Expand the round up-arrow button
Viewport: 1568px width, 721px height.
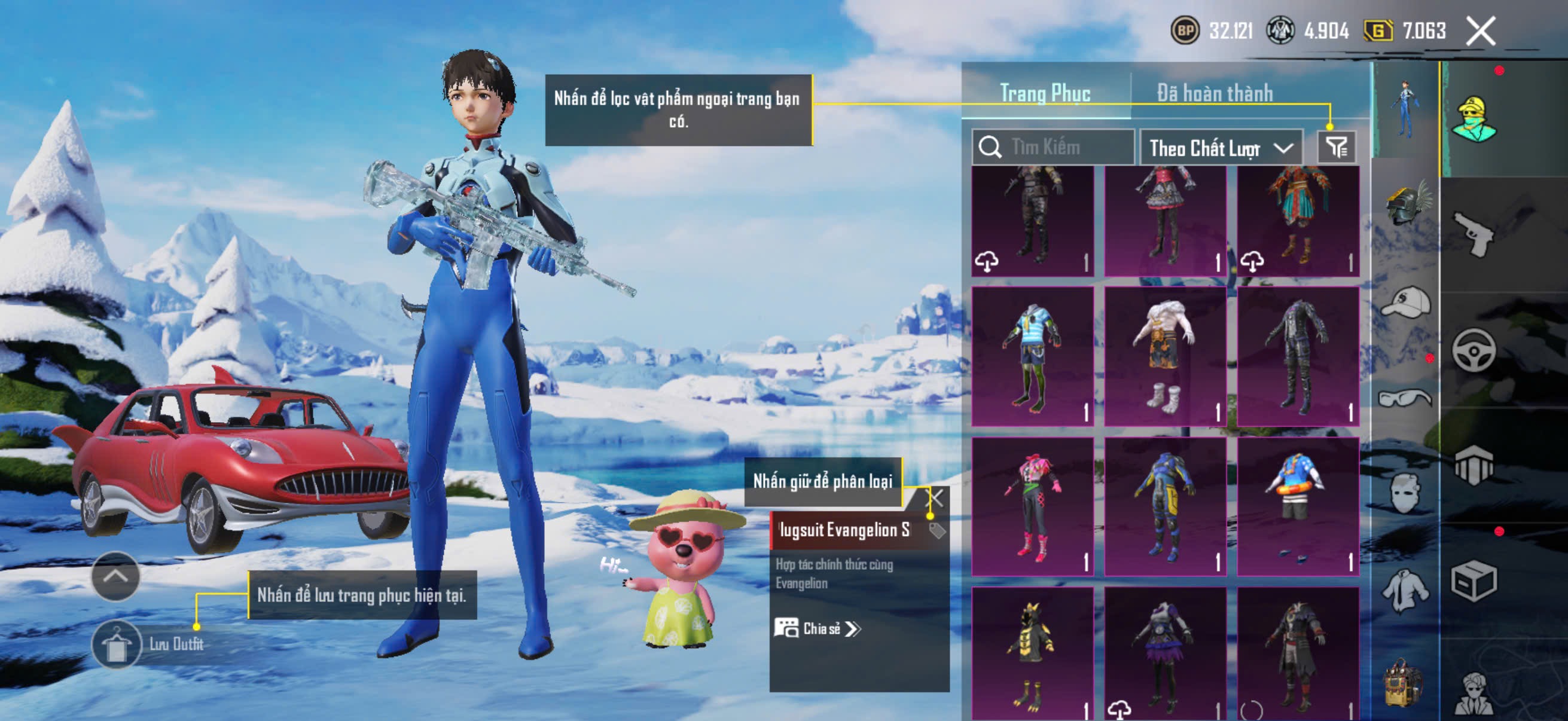coord(115,576)
